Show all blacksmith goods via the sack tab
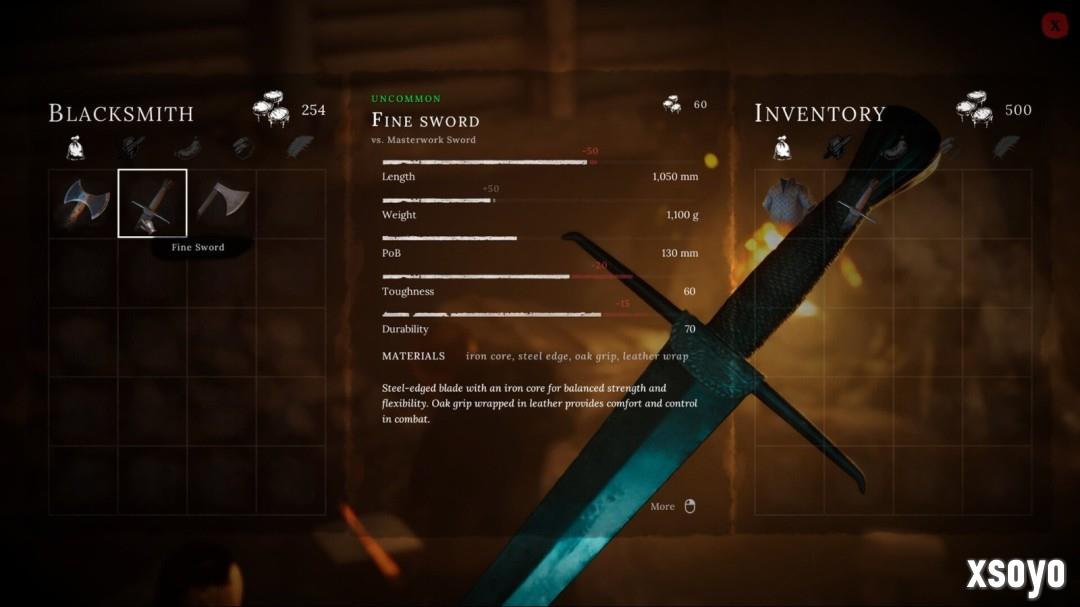Image resolution: width=1080 pixels, height=607 pixels. tap(75, 148)
